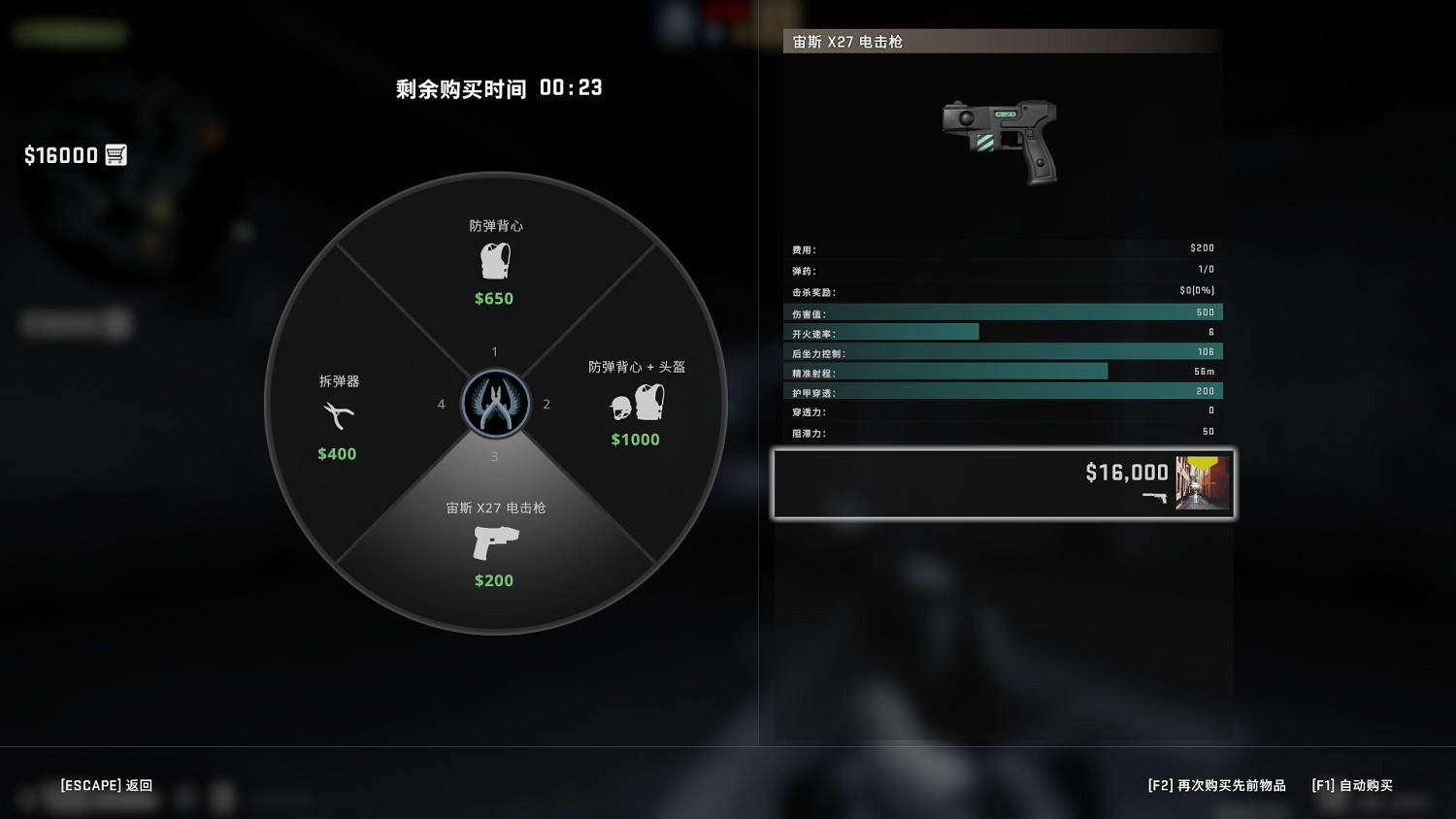Image resolution: width=1456 pixels, height=819 pixels.
Task: Click the Zeus X27 weapon image preview
Action: coord(1000,141)
